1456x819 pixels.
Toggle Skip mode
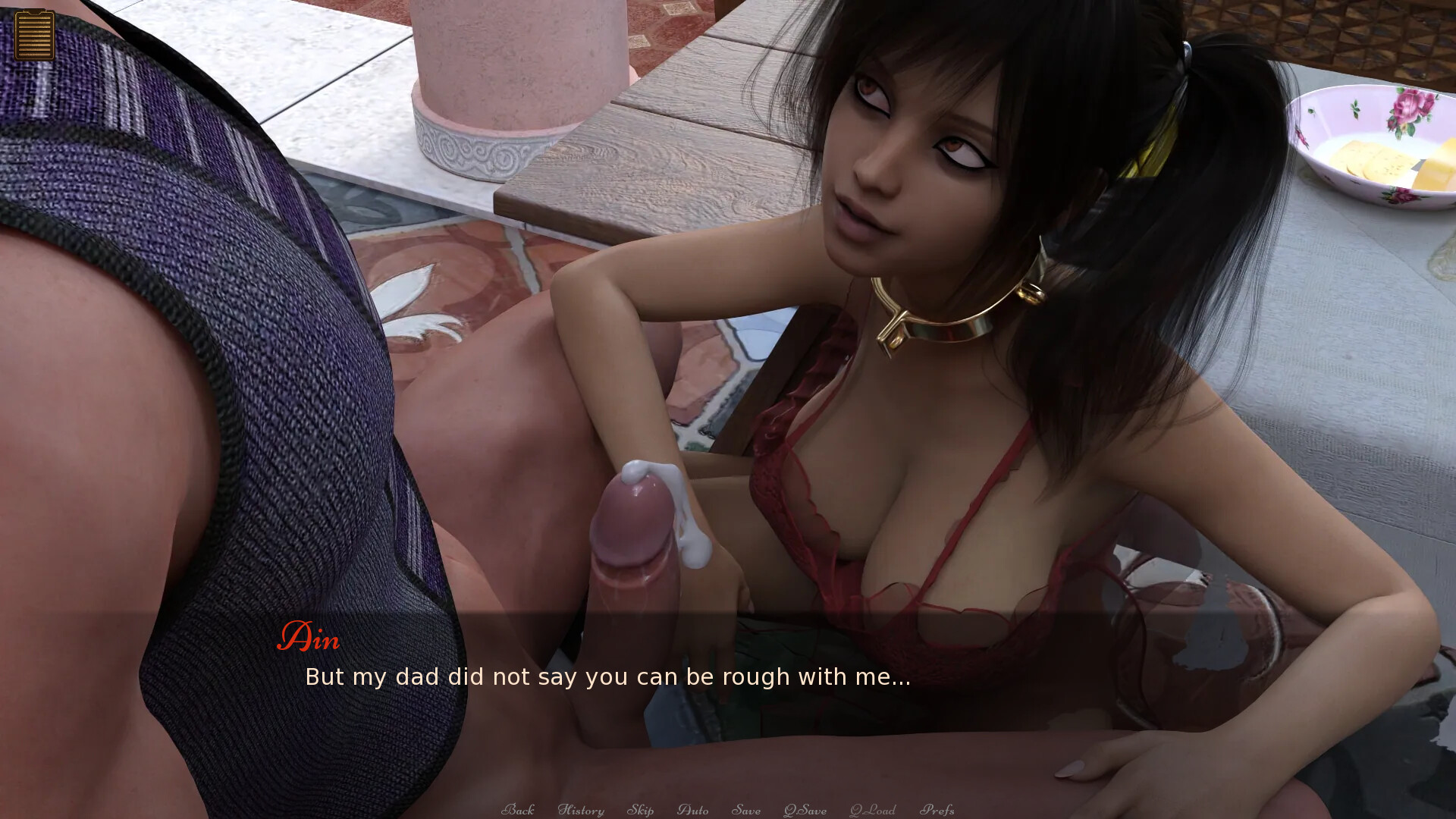coord(640,810)
